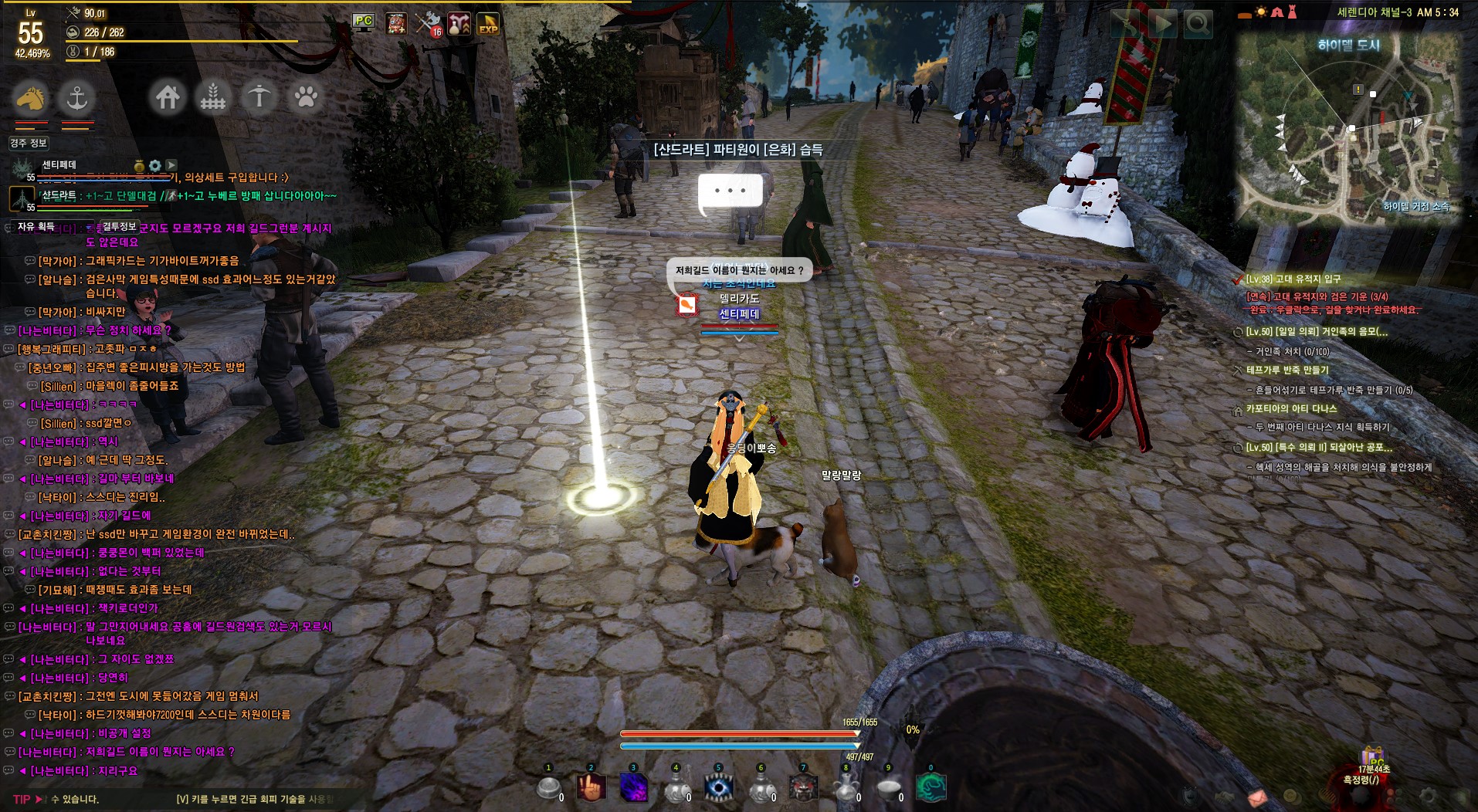Use the pointing hand skill in hotbar
Screen dimensions: 1478x812
(x=591, y=788)
